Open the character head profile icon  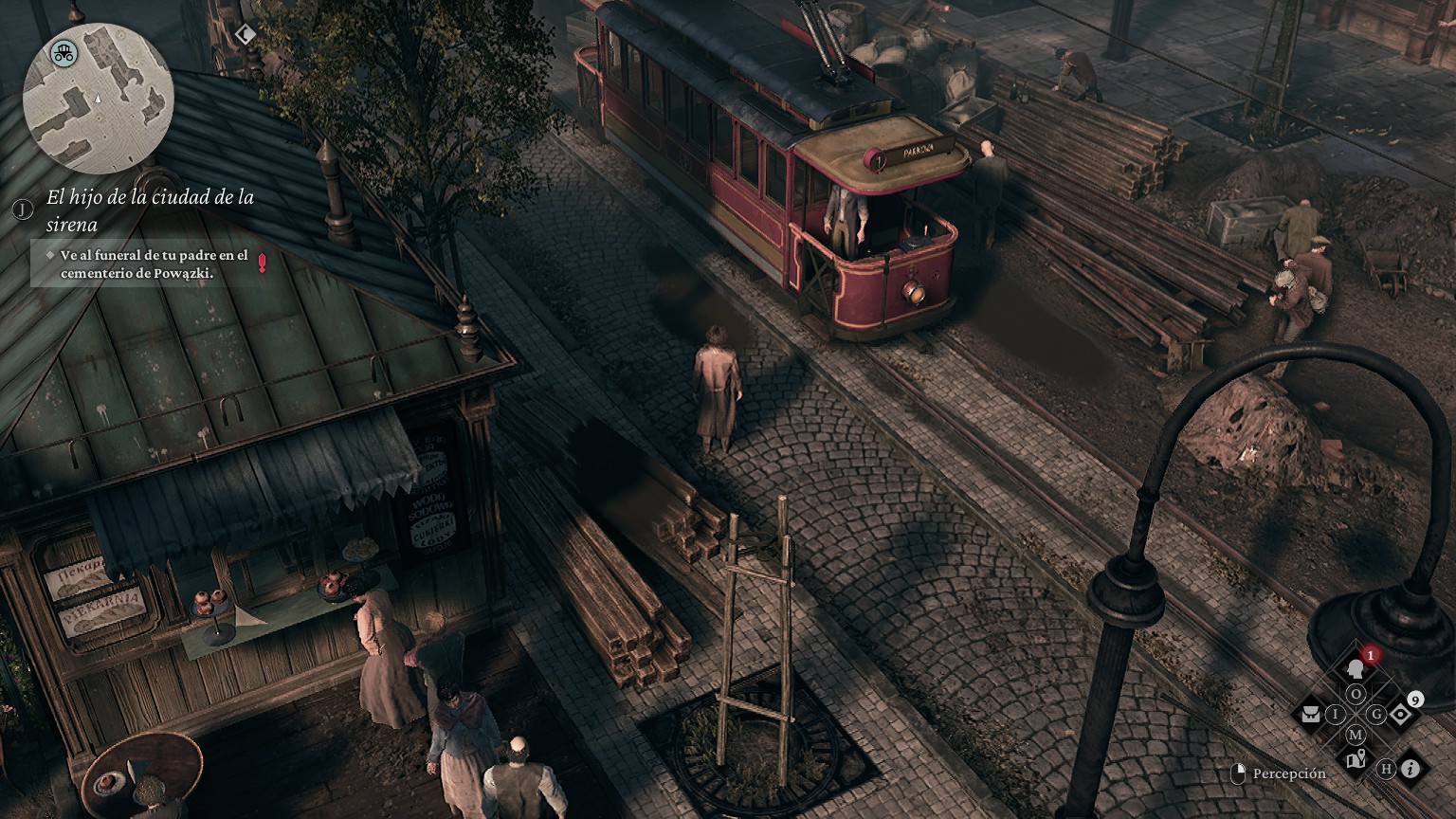[1356, 669]
